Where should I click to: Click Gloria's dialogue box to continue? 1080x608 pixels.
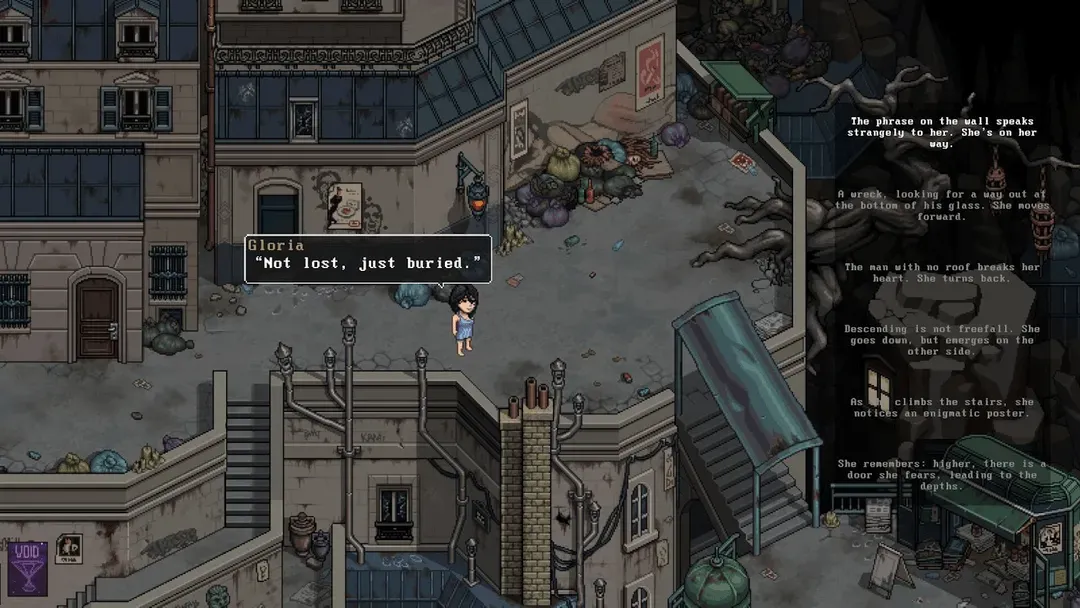click(x=368, y=260)
